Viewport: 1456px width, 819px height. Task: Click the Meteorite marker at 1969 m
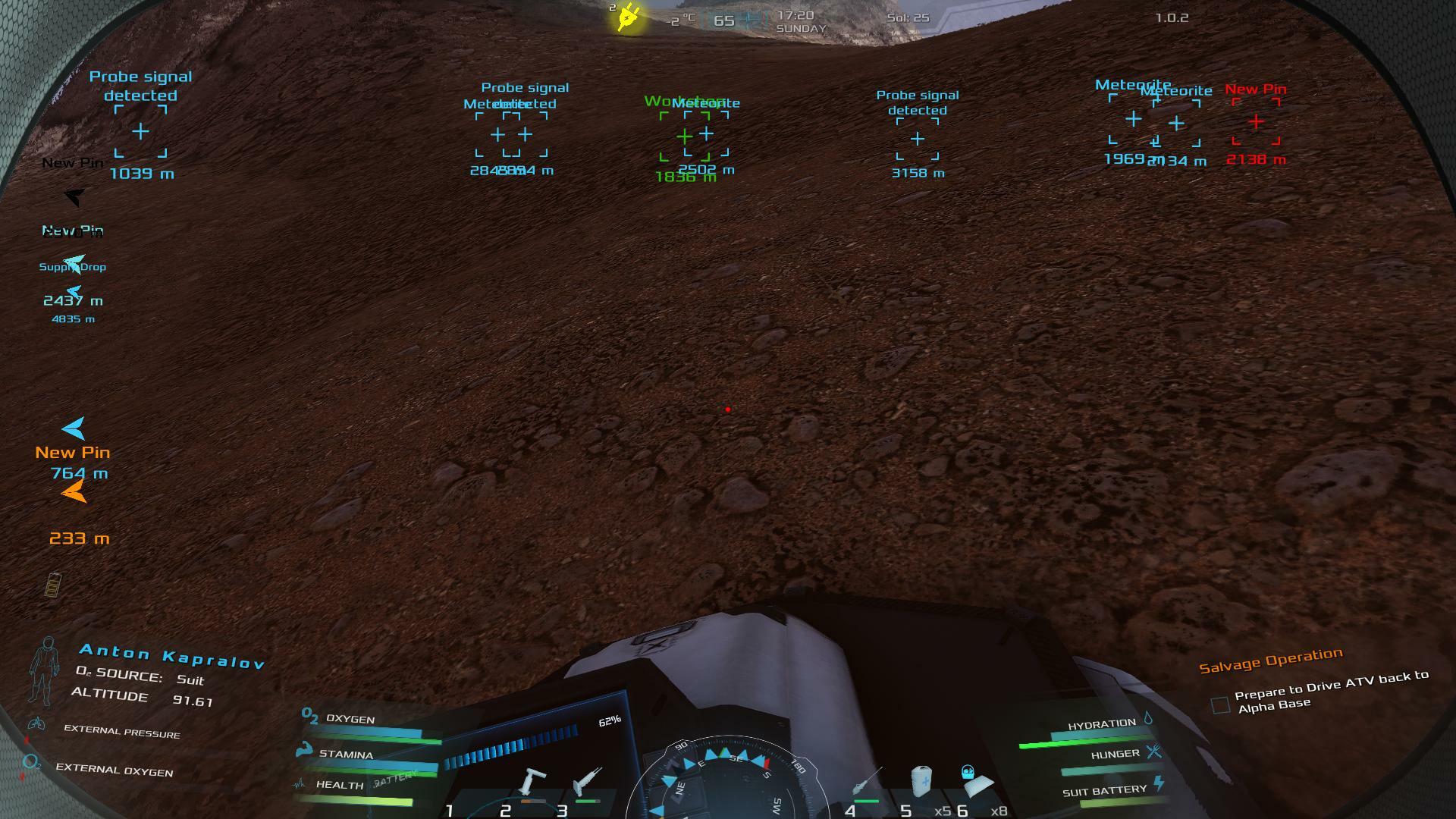(x=1133, y=119)
